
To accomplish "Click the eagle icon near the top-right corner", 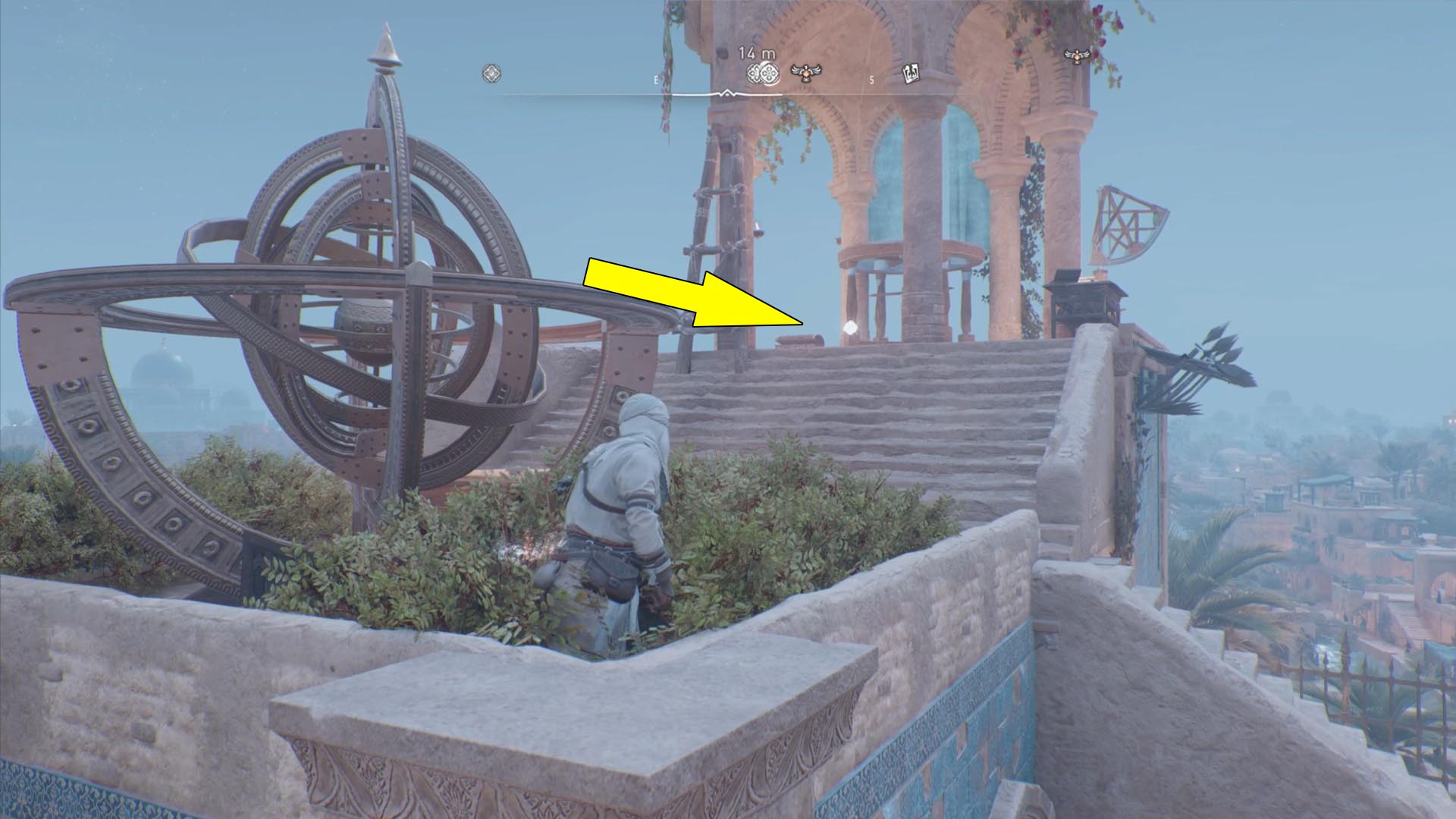I will [x=1075, y=55].
